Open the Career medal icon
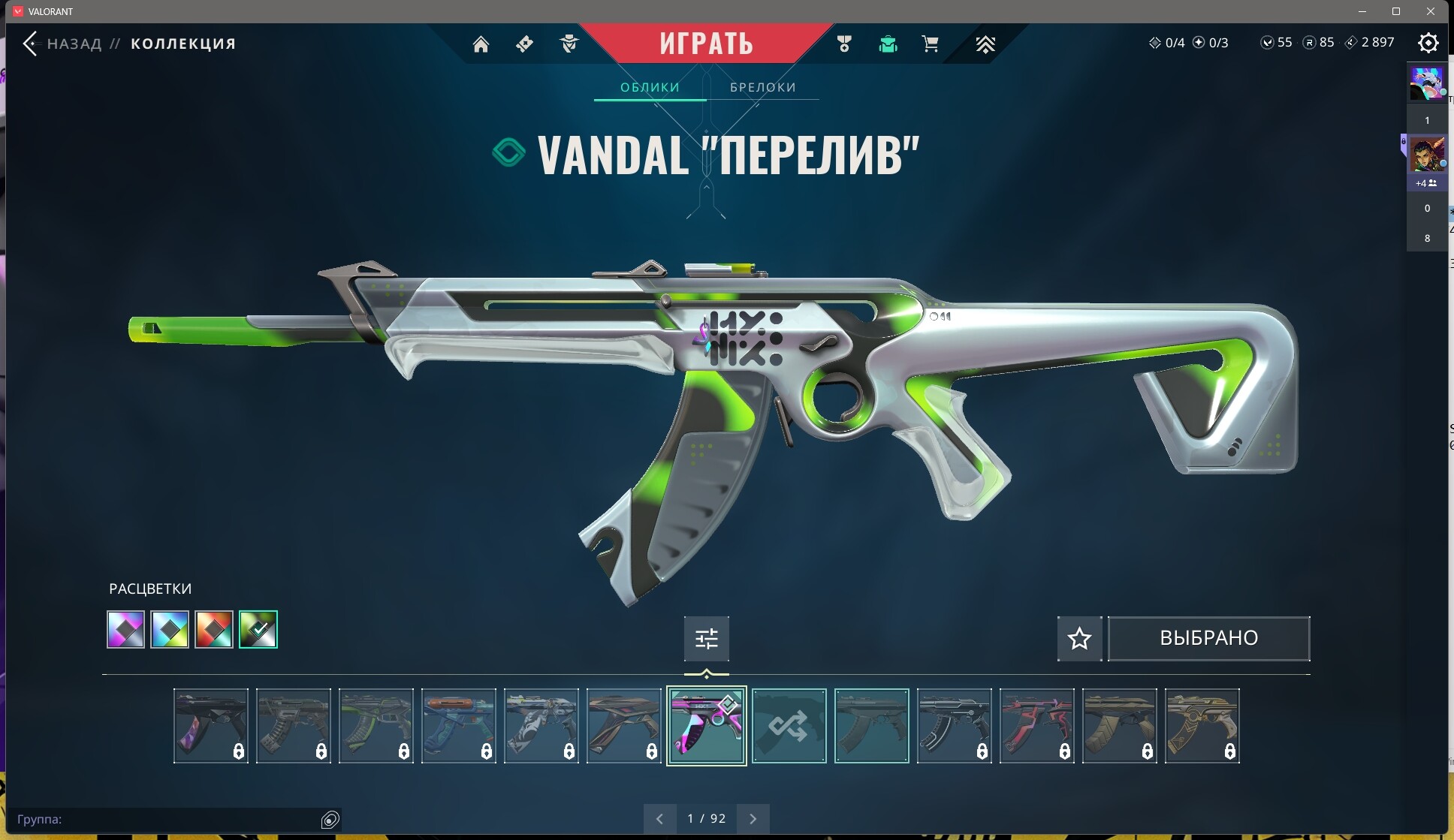 844,44
